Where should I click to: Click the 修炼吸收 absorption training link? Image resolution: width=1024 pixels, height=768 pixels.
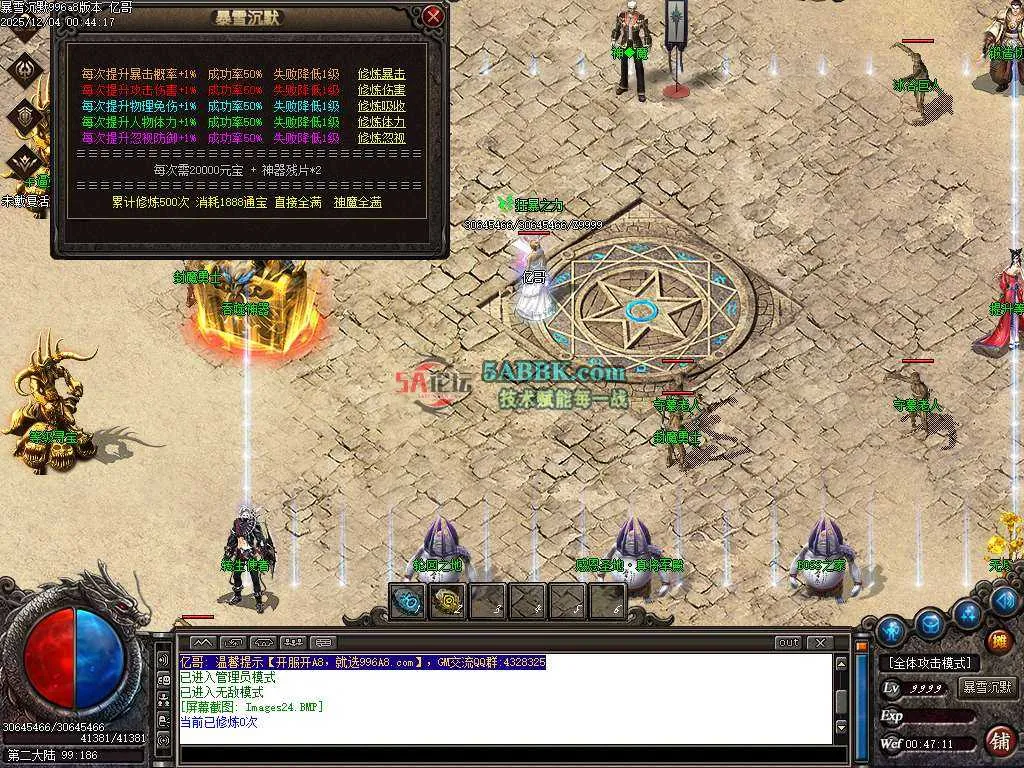(x=382, y=106)
